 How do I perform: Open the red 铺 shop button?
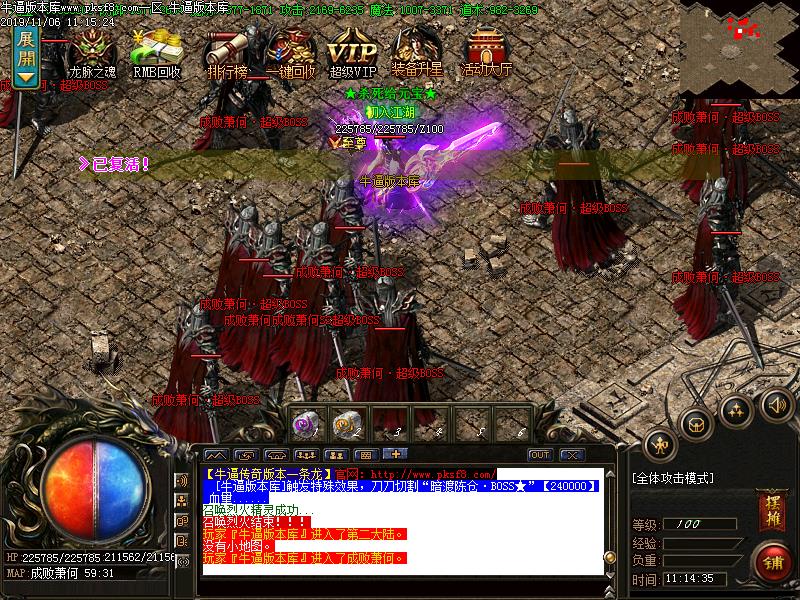coord(771,562)
